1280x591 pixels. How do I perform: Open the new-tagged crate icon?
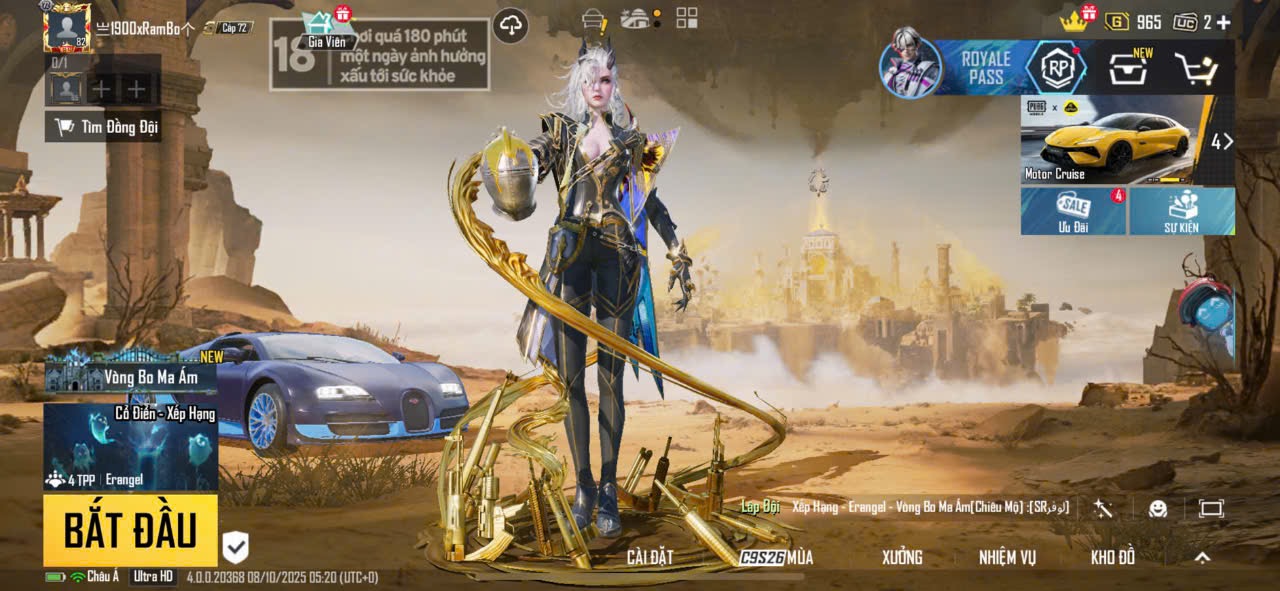click(1128, 69)
